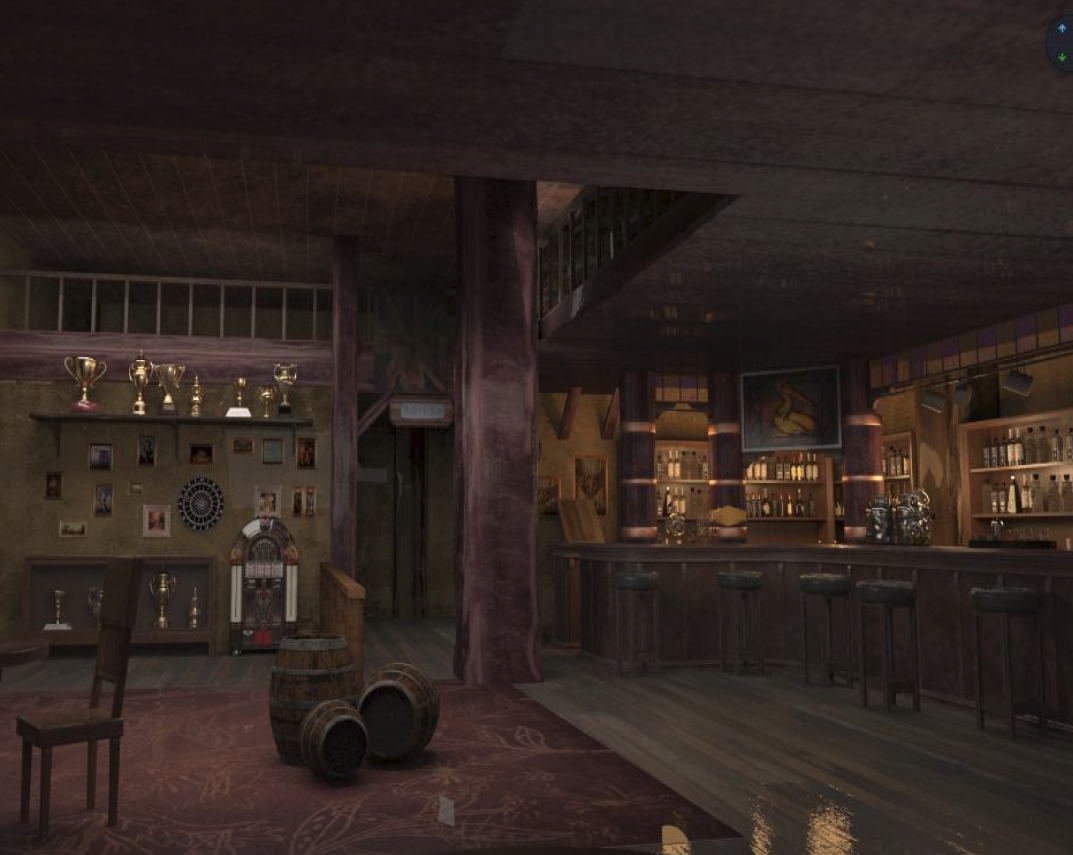Click the blue up arrow icon

[x=1062, y=29]
